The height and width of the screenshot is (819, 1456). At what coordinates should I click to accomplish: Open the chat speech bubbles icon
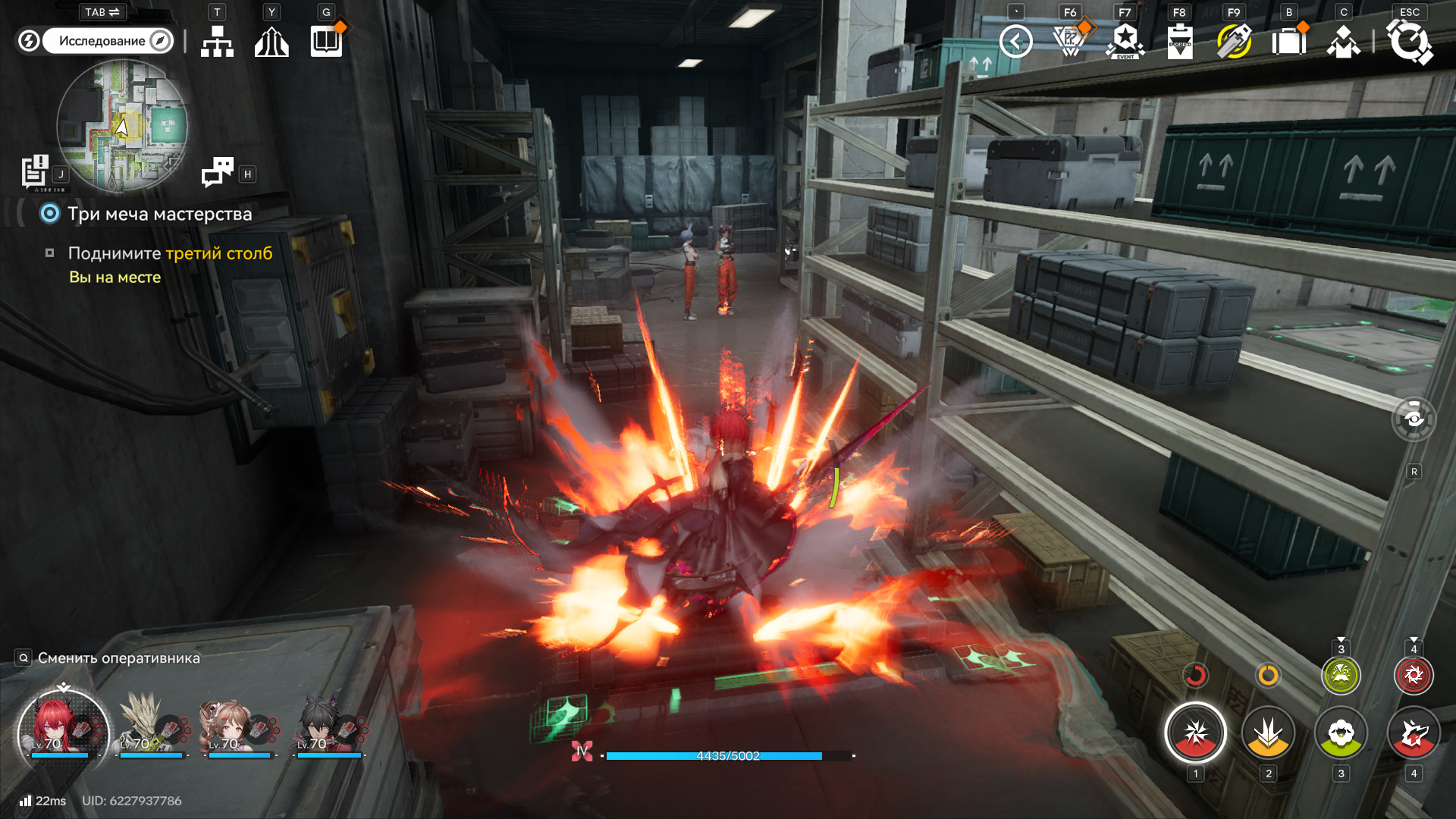[x=218, y=172]
